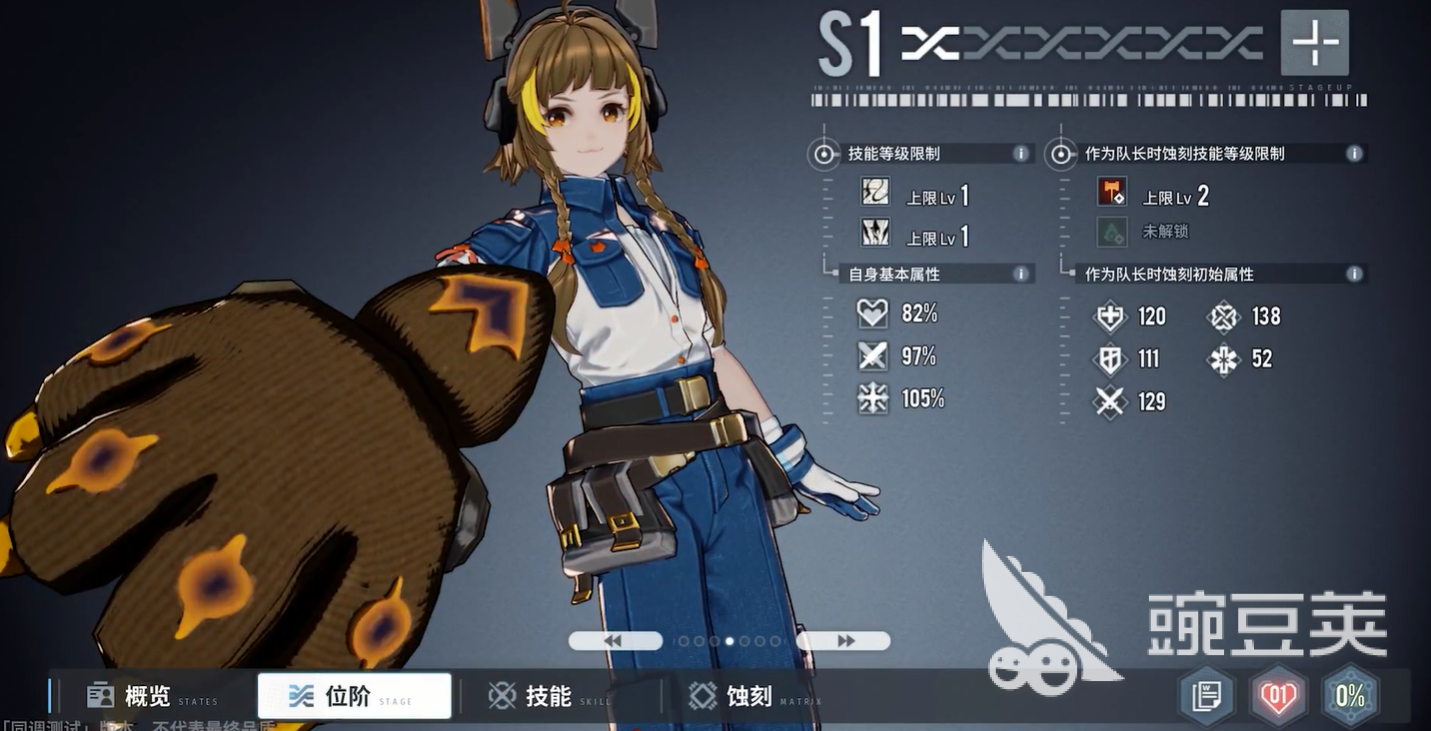Show info for 自身基本属性
The image size is (1431, 731).
click(1020, 274)
